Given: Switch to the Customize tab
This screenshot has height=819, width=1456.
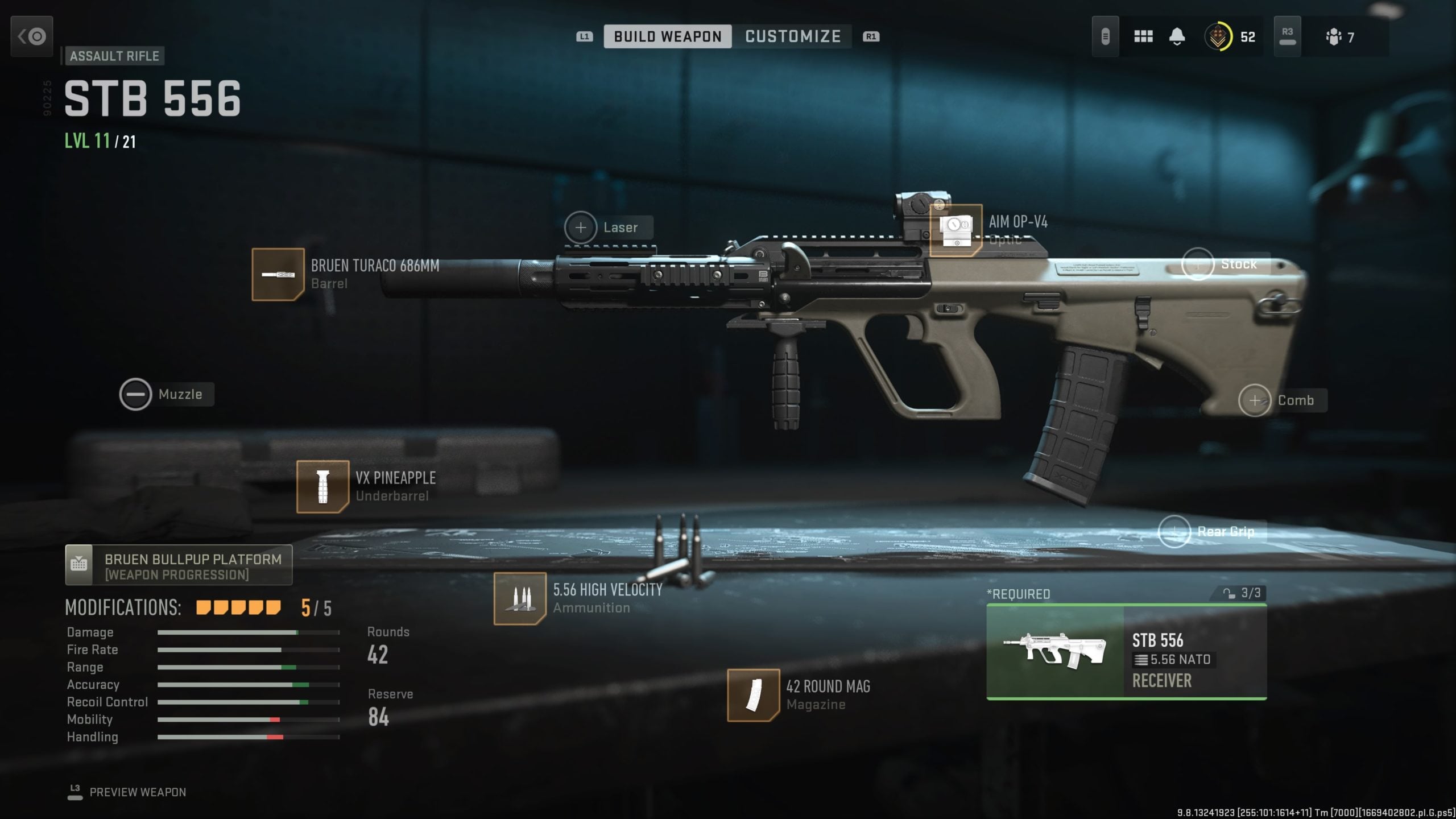Looking at the screenshot, I should coord(792,36).
